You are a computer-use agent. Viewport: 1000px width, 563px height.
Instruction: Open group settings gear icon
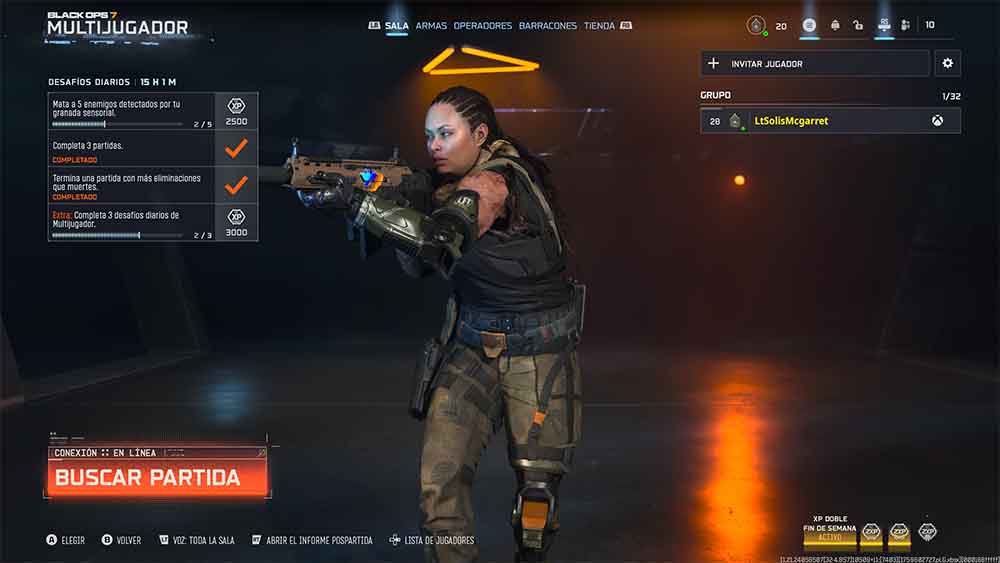[x=947, y=64]
